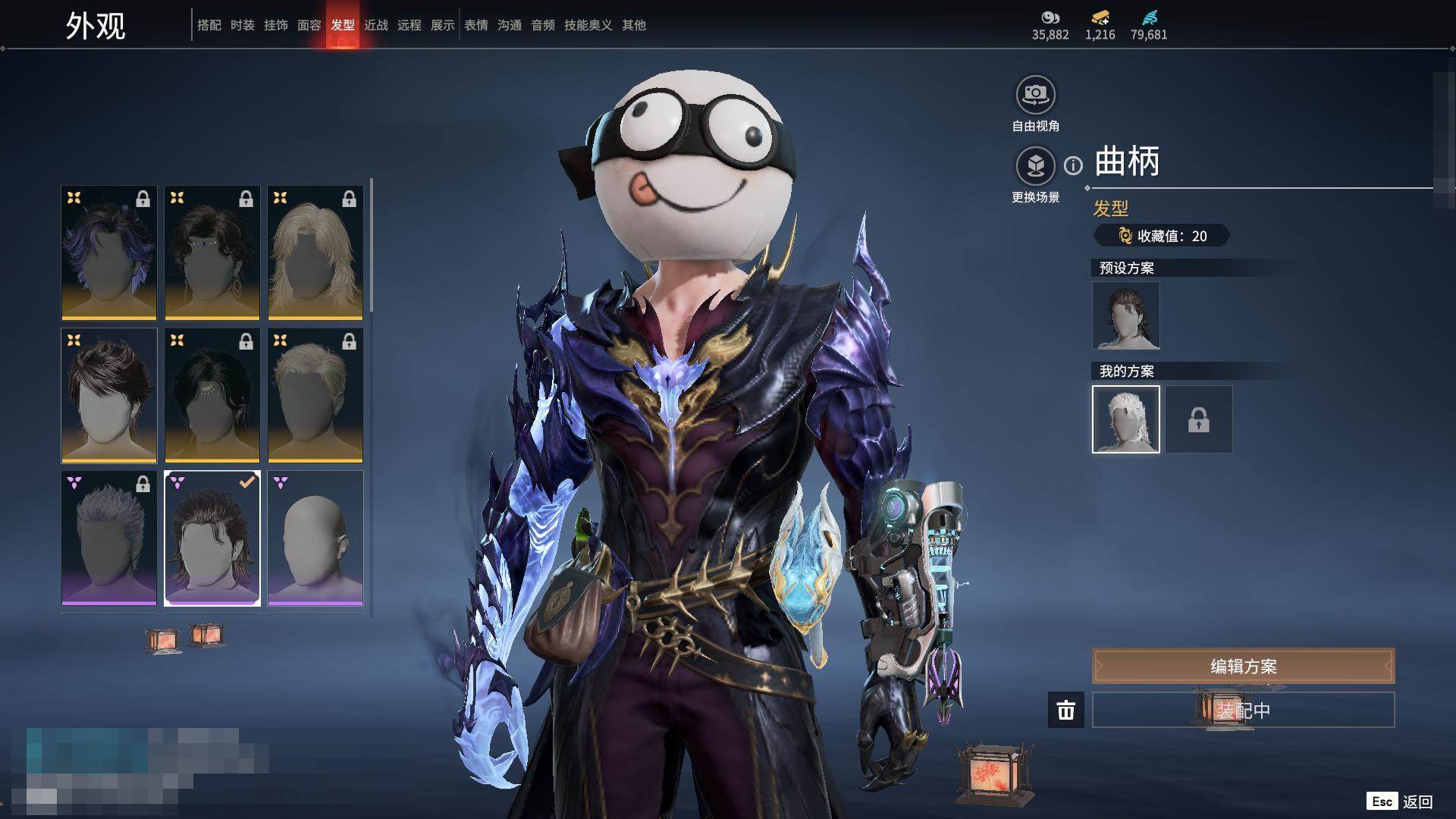Click the locked 我的方案 slot

tap(1198, 419)
